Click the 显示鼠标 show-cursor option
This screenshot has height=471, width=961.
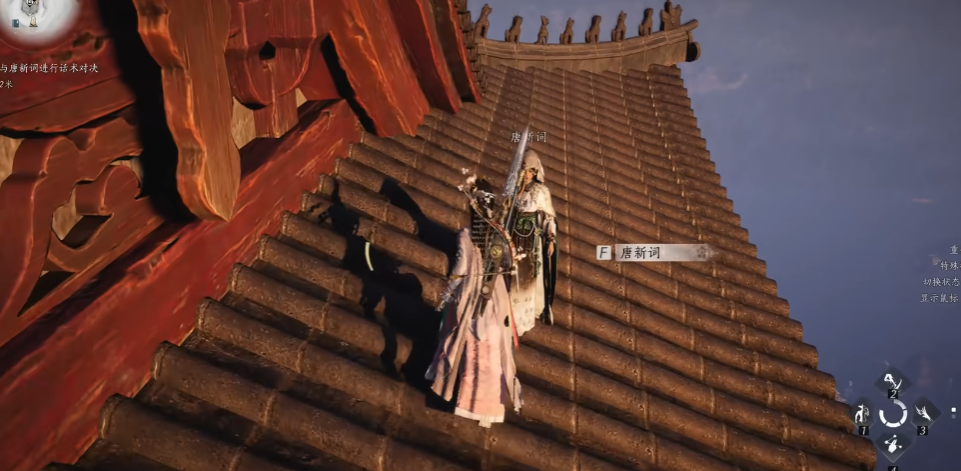pos(940,298)
